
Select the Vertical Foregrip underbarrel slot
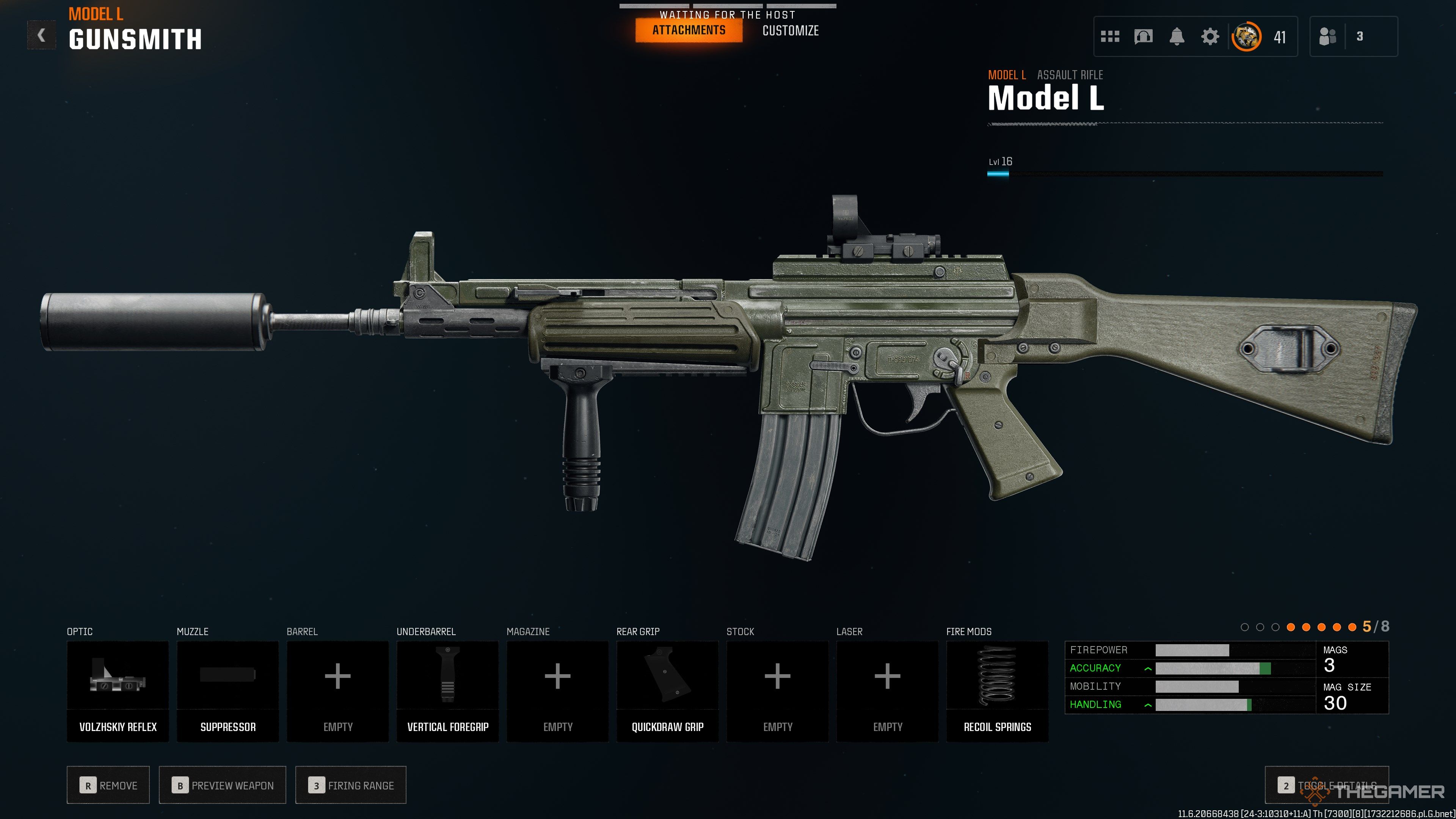(448, 691)
